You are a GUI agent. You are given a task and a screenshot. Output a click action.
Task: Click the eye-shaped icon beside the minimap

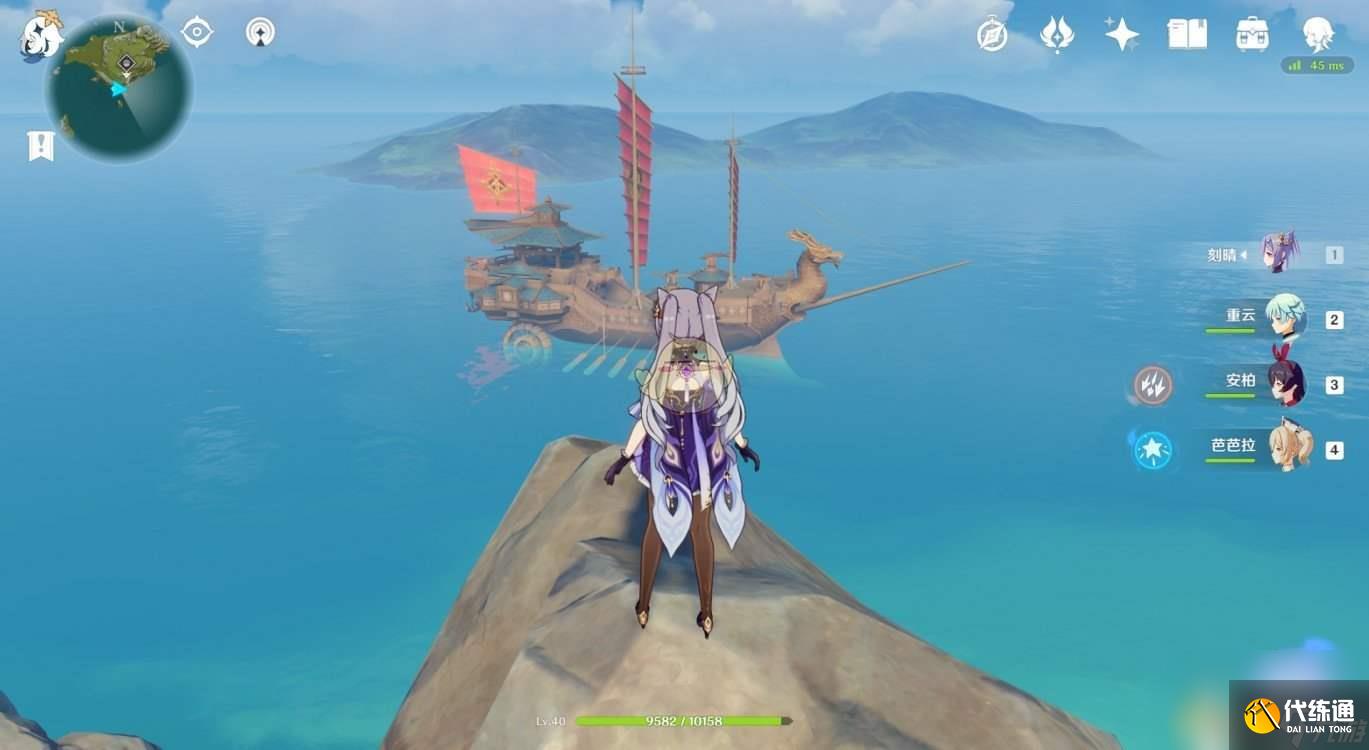[197, 33]
